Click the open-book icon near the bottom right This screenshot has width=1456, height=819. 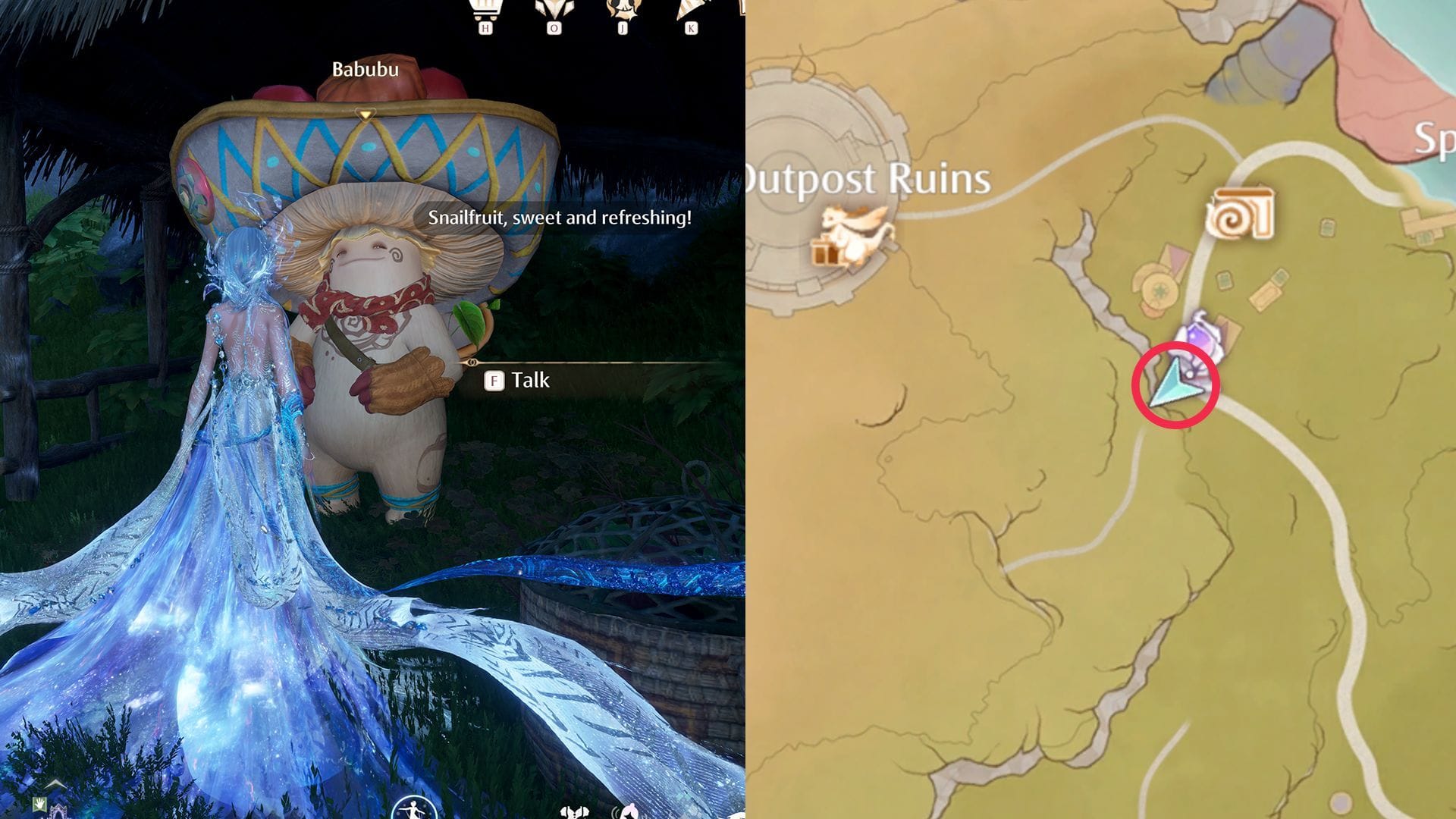(x=575, y=813)
